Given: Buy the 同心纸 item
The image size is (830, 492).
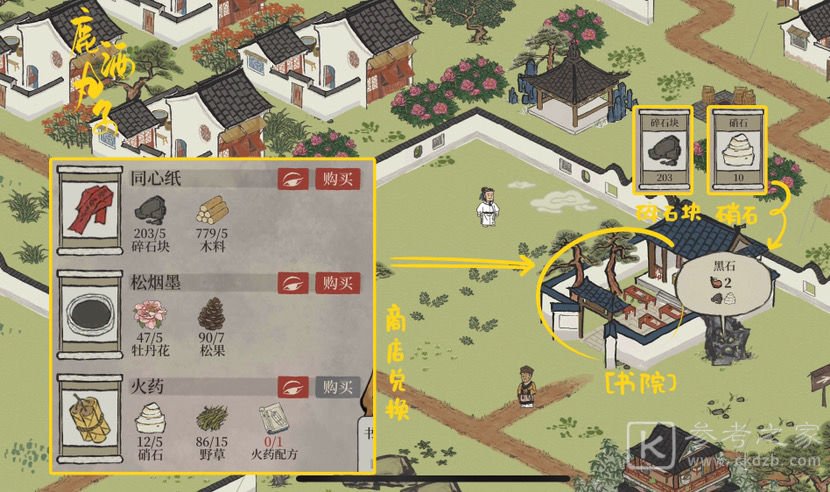Looking at the screenshot, I should pyautogui.click(x=336, y=179).
